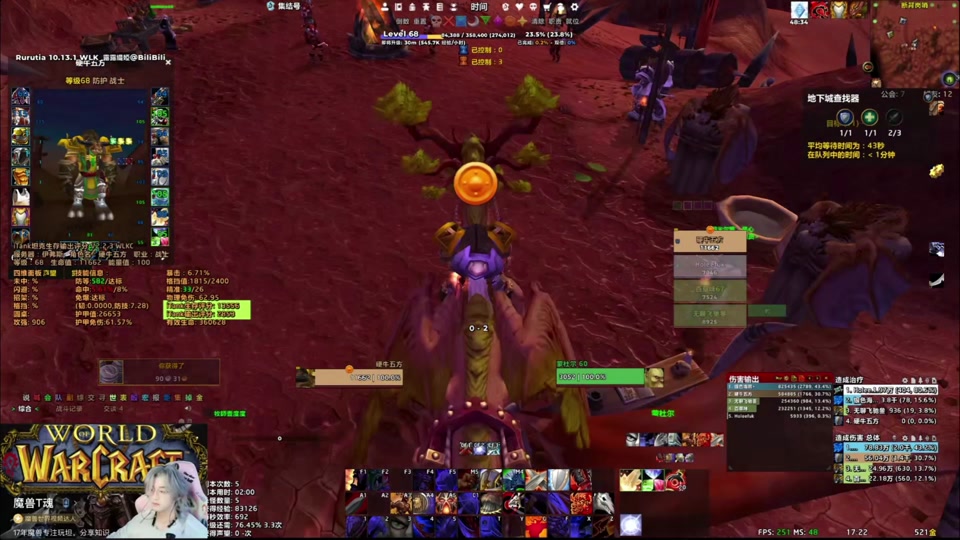Select the helmet equipment slot
The image size is (960, 540).
click(20, 98)
